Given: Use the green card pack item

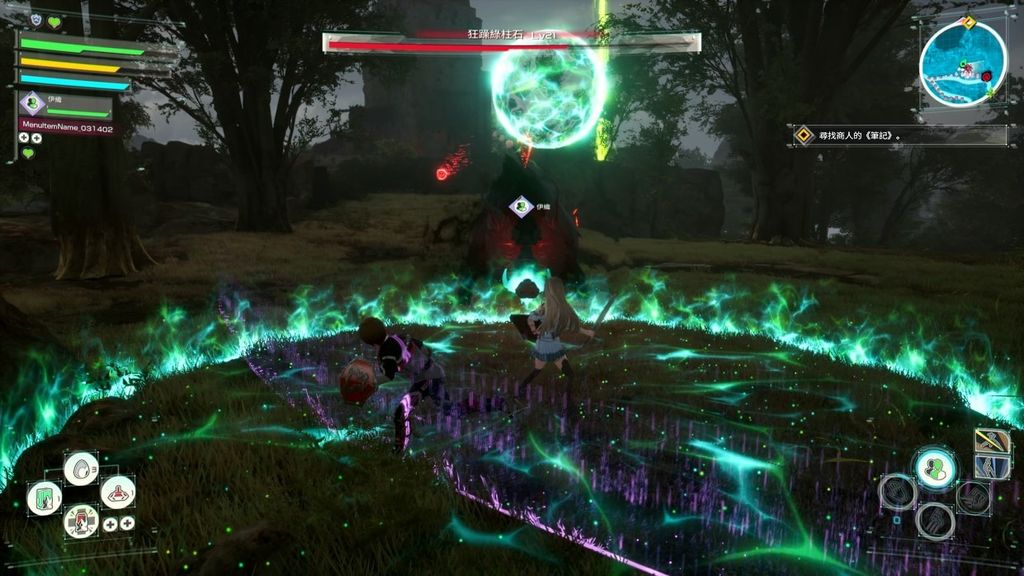Looking at the screenshot, I should (44, 498).
